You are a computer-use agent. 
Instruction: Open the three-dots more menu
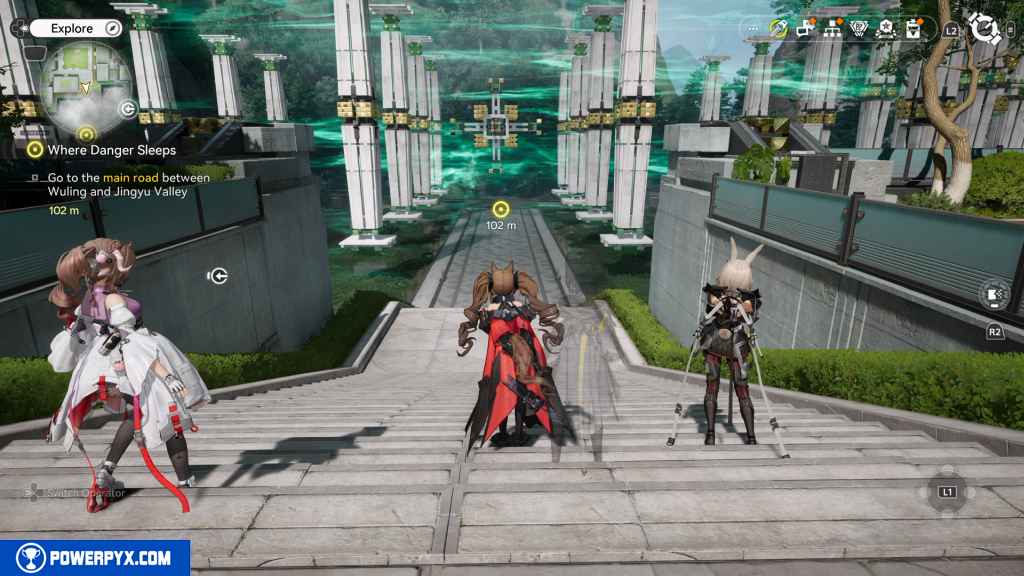tap(754, 29)
